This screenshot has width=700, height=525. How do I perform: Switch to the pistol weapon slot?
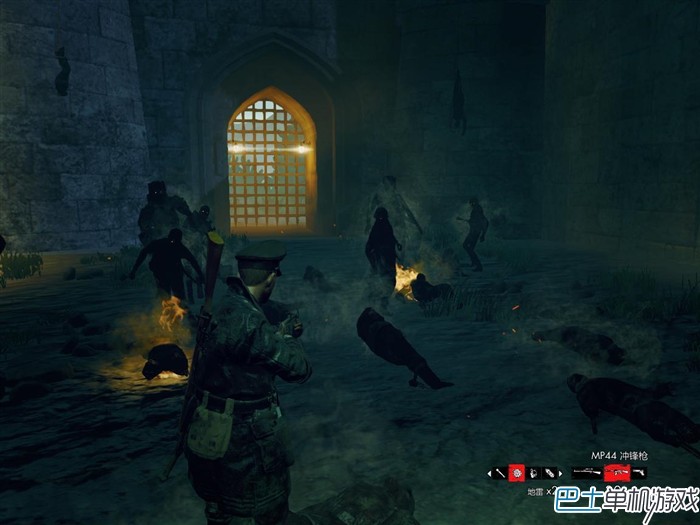pos(639,472)
